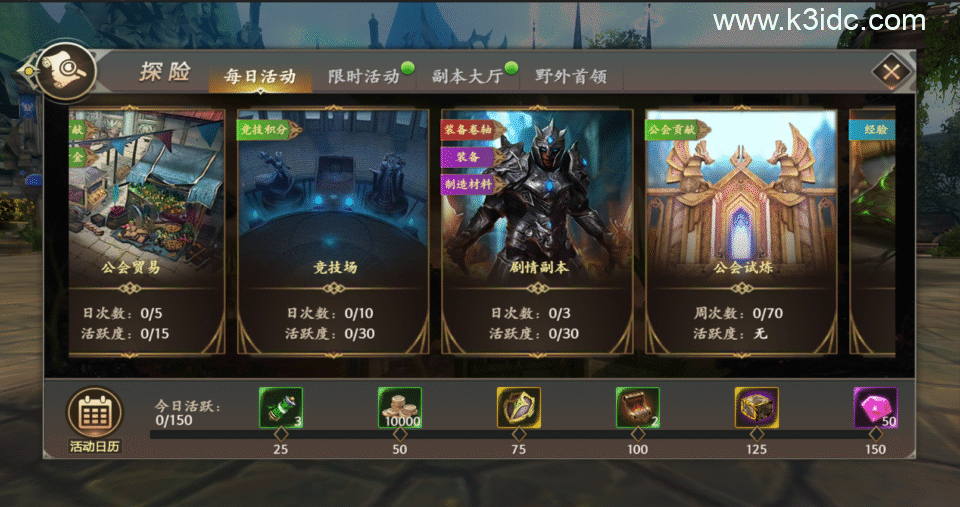Switch to the 副本大厅 tab

pyautogui.click(x=467, y=77)
